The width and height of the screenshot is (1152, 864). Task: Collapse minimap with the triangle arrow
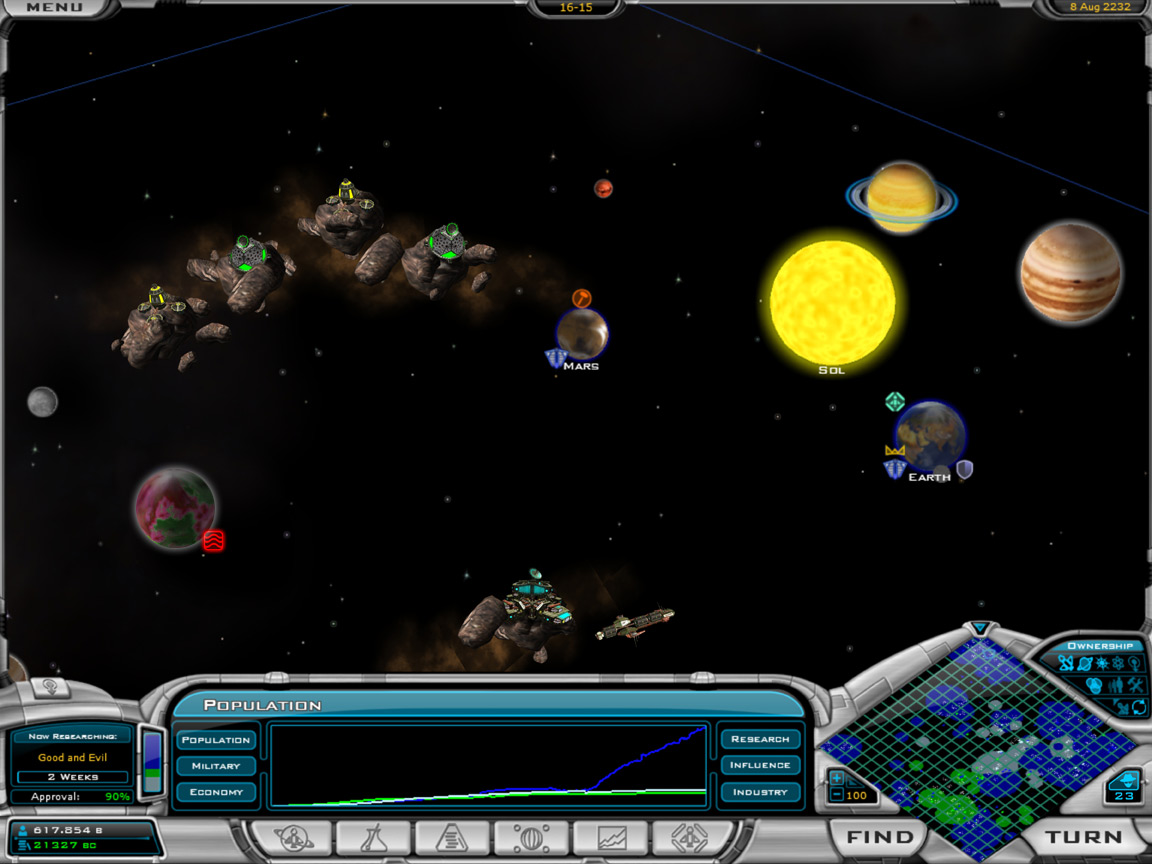pos(981,629)
